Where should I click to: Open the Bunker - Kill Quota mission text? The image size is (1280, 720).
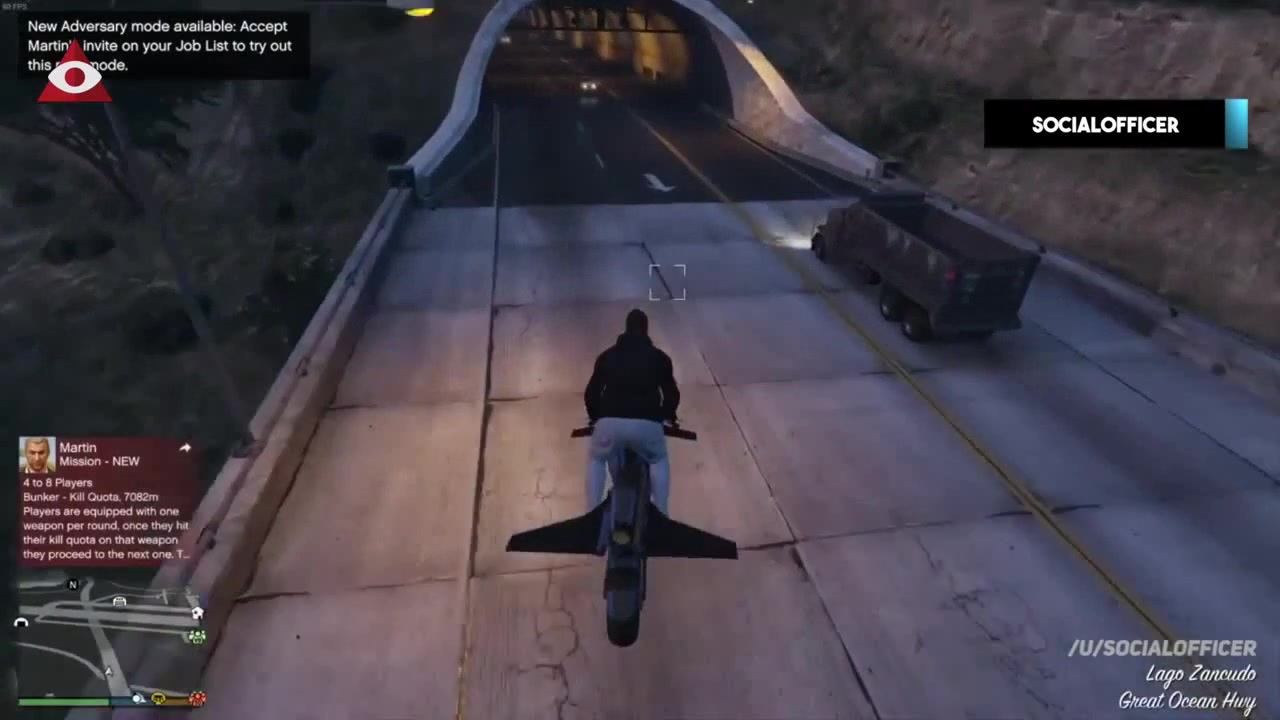click(90, 496)
